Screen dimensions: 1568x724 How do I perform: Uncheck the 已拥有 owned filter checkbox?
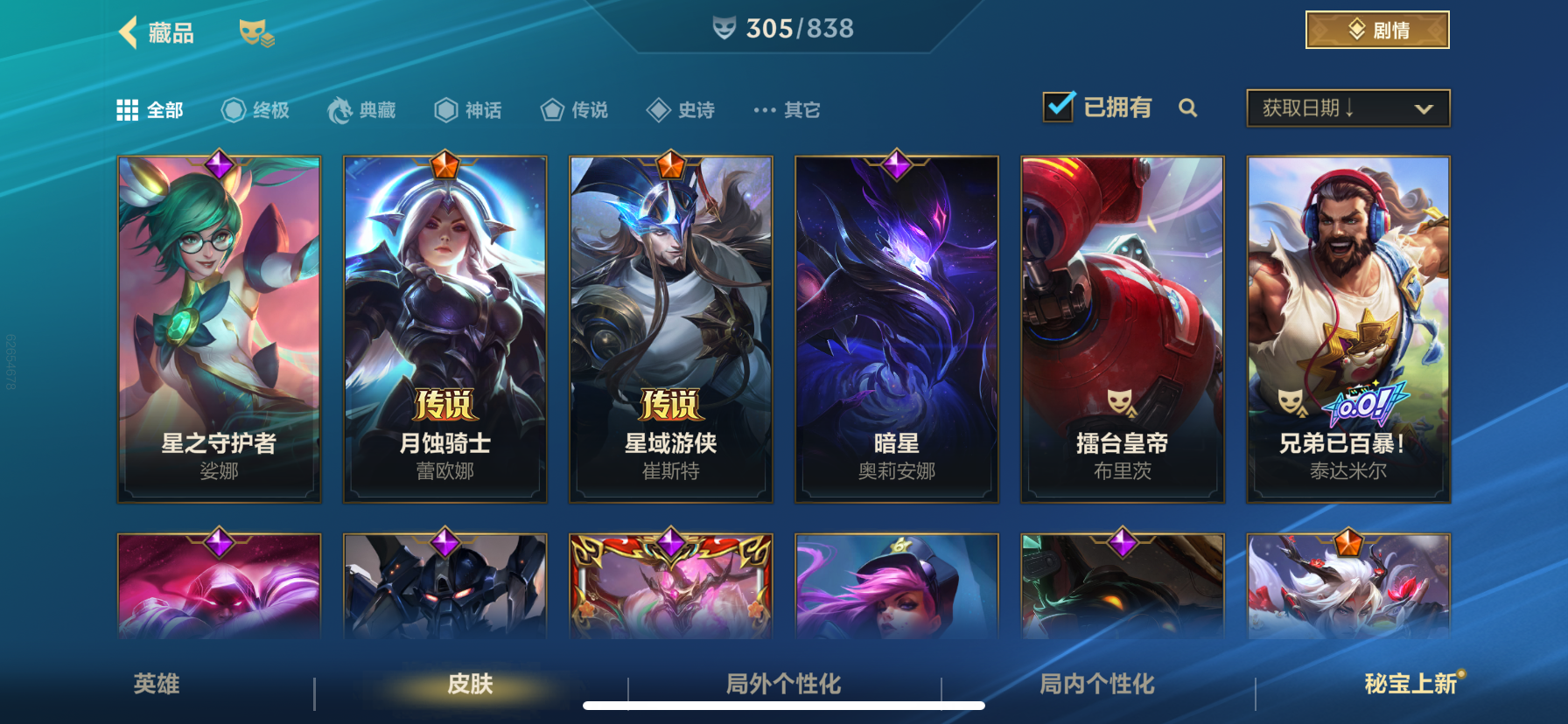(x=1060, y=105)
